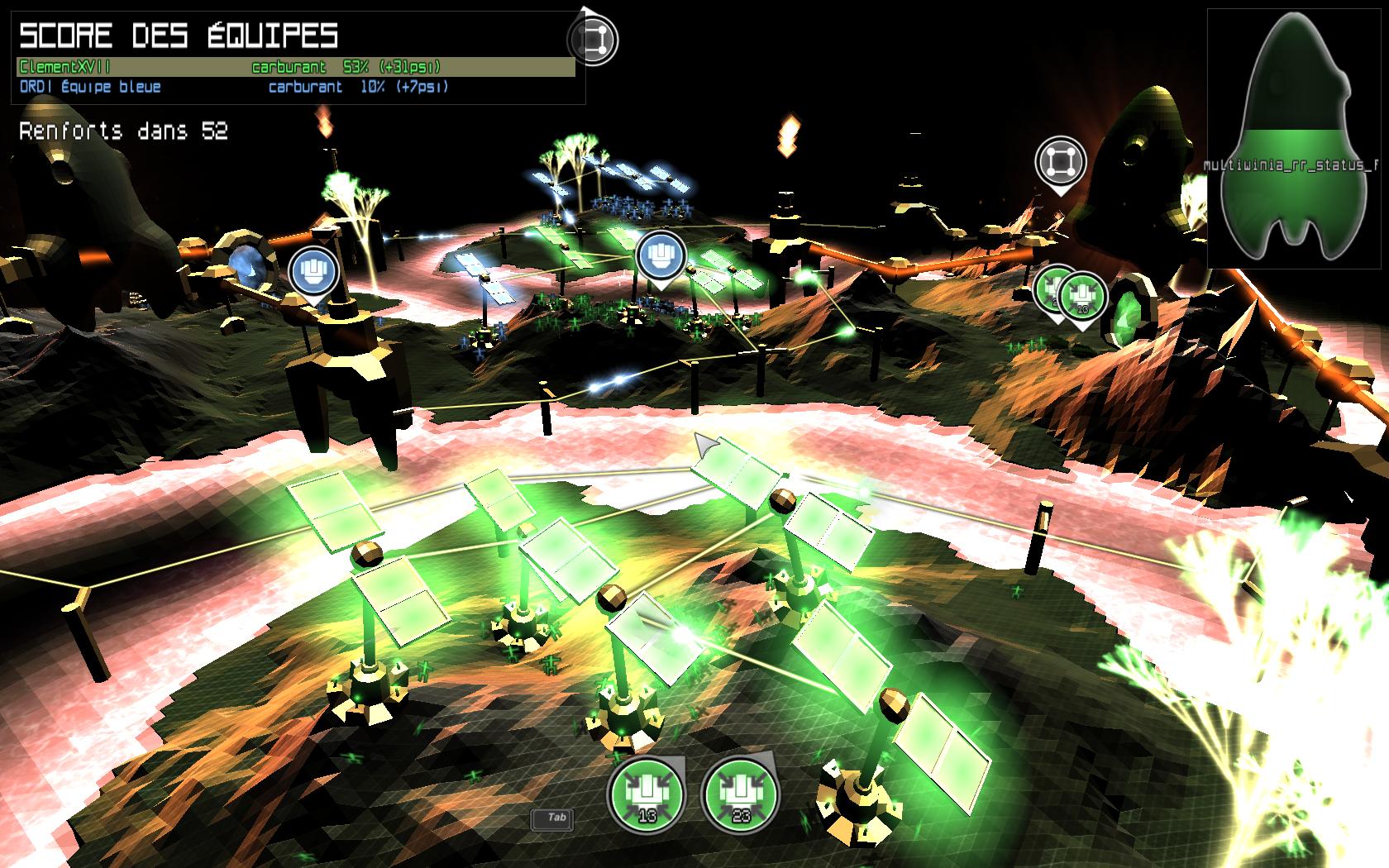Highlight the ClementXVII team score row
Image resolution: width=1389 pixels, height=868 pixels.
click(x=295, y=67)
